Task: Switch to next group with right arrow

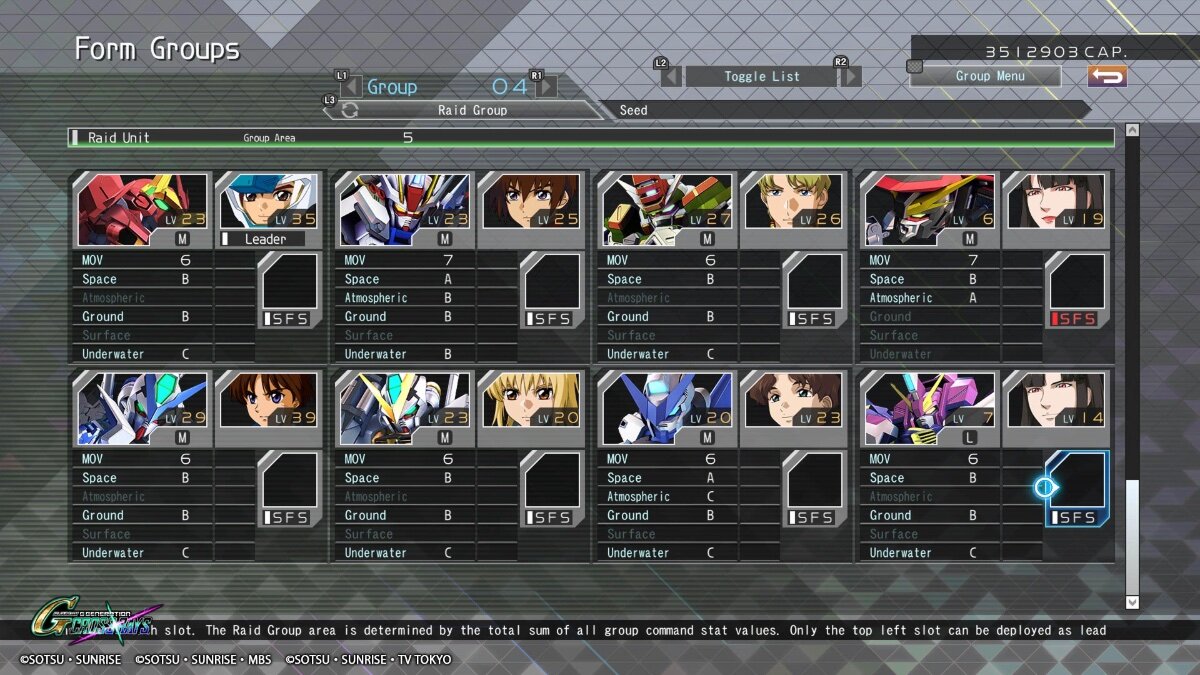Action: pyautogui.click(x=546, y=87)
